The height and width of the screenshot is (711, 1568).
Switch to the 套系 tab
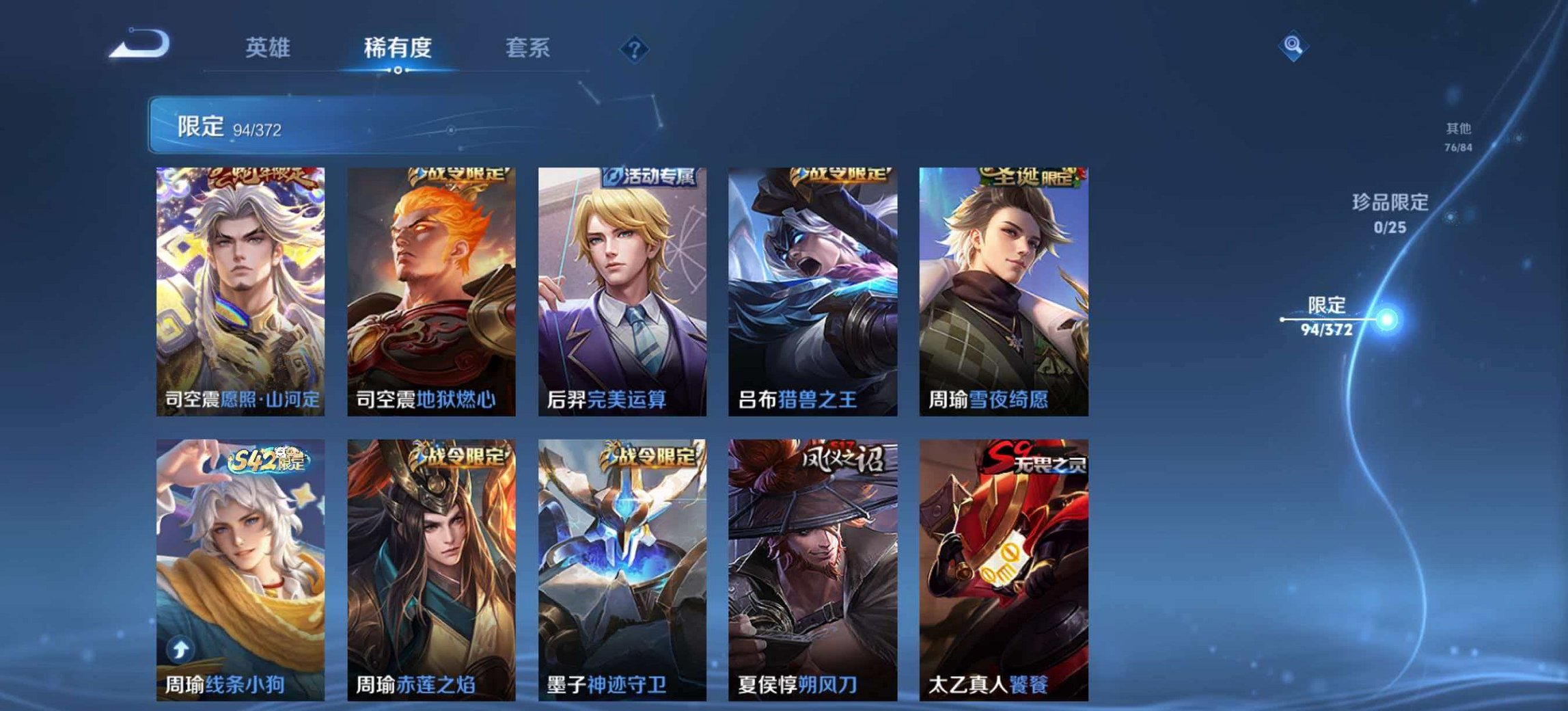526,48
